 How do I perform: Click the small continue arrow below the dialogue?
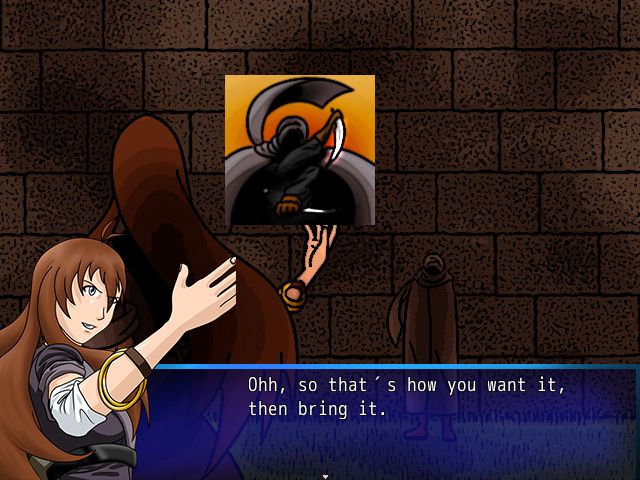325,476
